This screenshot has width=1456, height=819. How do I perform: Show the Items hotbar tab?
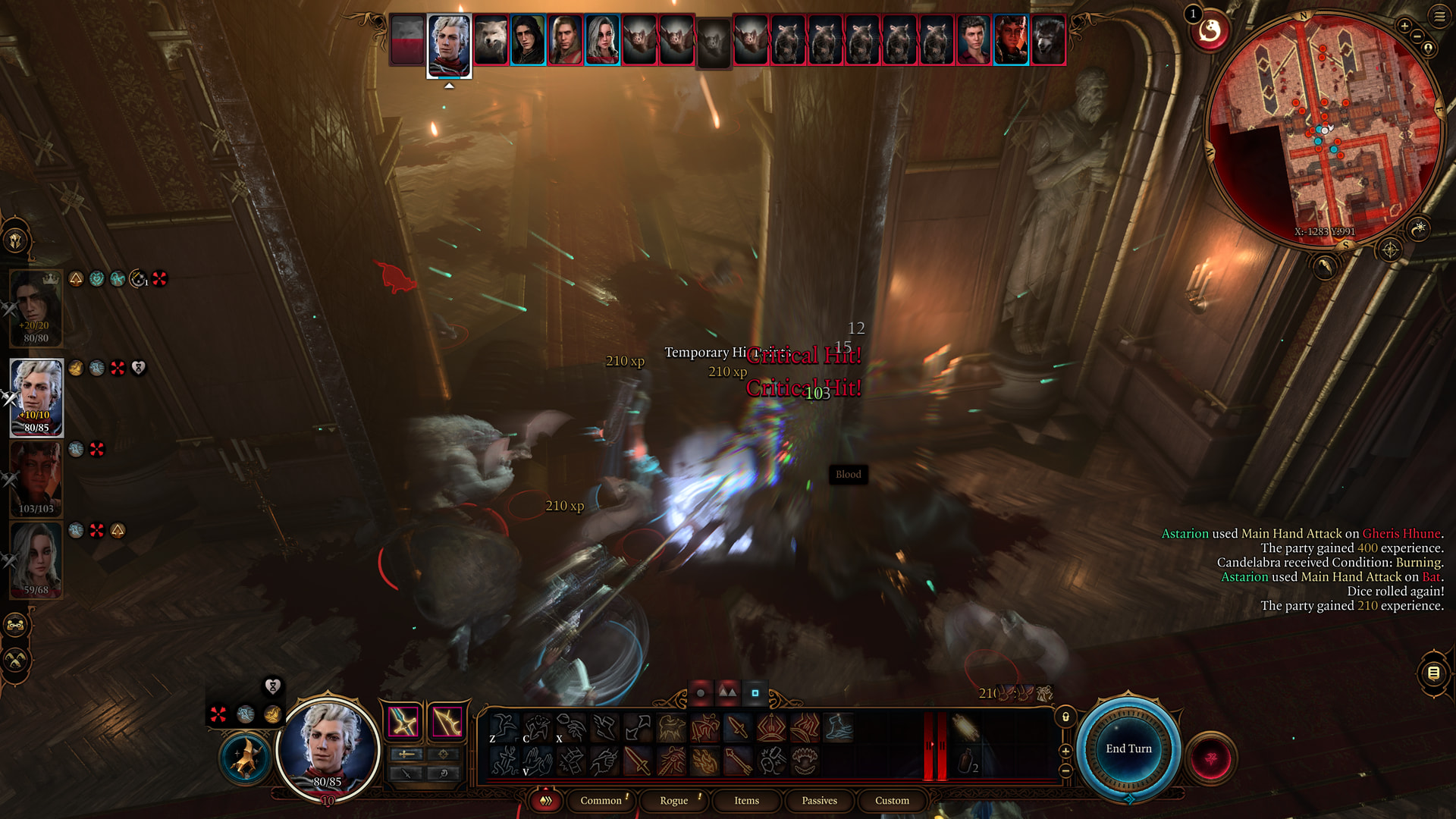pyautogui.click(x=746, y=800)
